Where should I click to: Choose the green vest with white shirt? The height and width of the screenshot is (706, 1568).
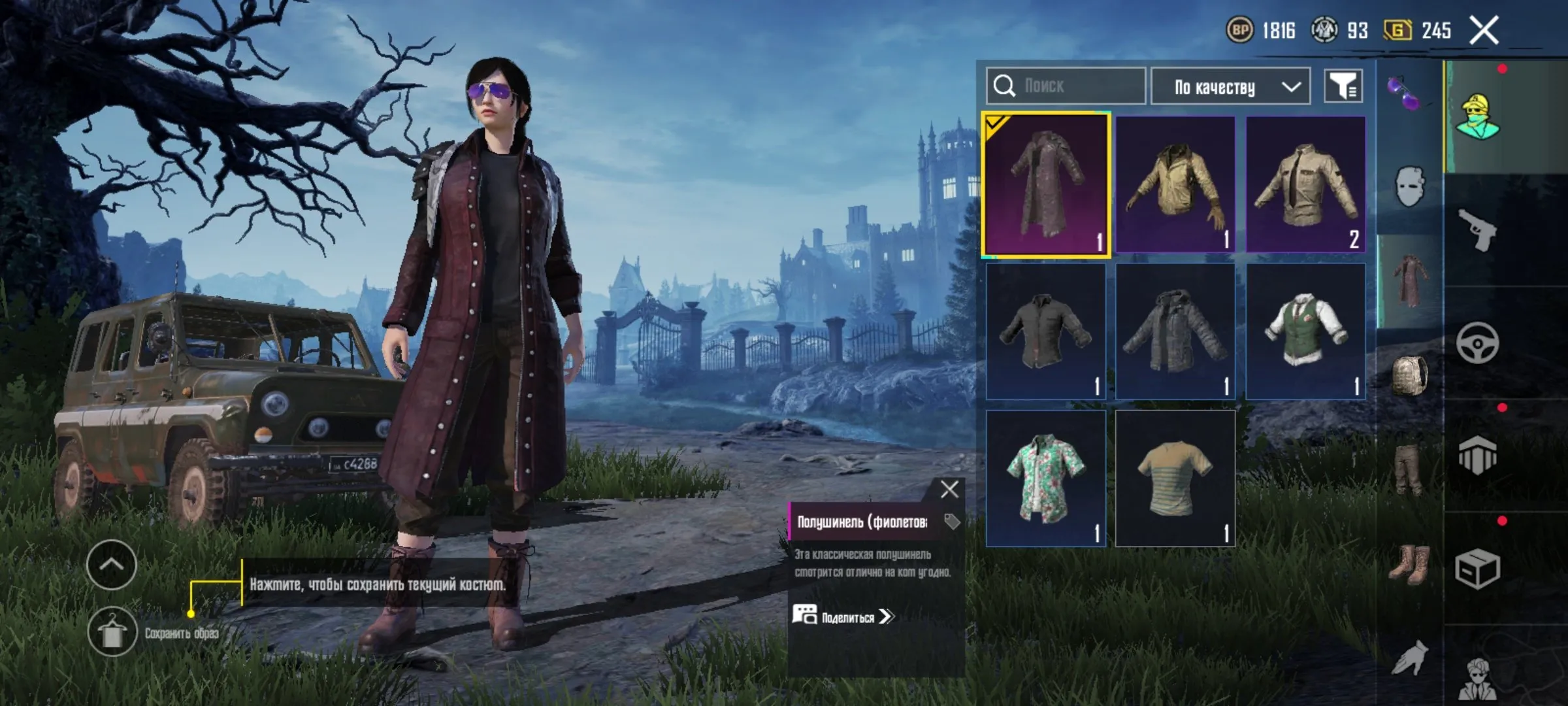(x=1305, y=332)
